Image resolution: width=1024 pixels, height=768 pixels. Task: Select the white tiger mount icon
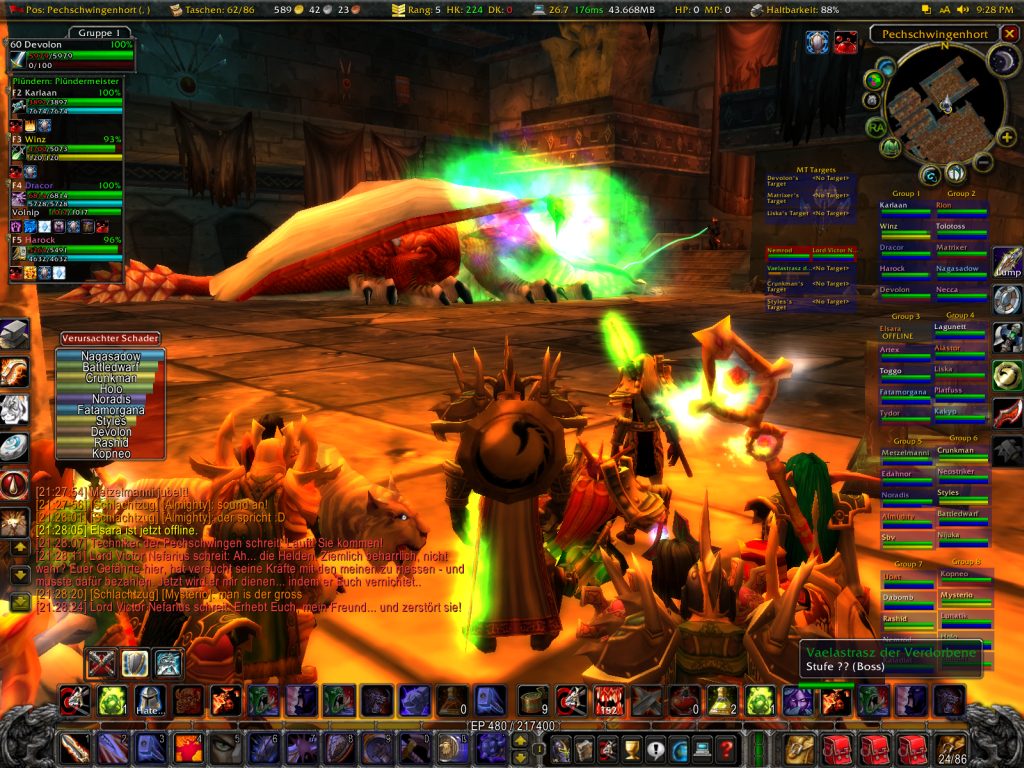pos(14,409)
